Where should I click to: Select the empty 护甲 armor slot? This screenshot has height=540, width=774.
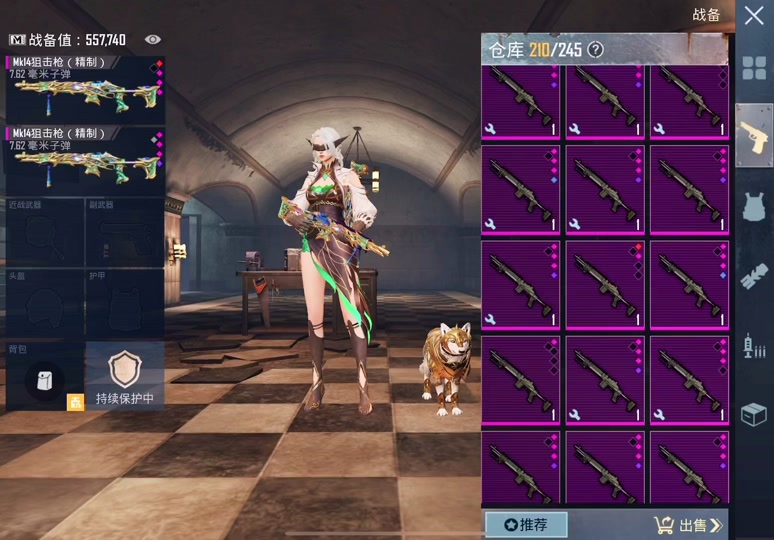125,303
